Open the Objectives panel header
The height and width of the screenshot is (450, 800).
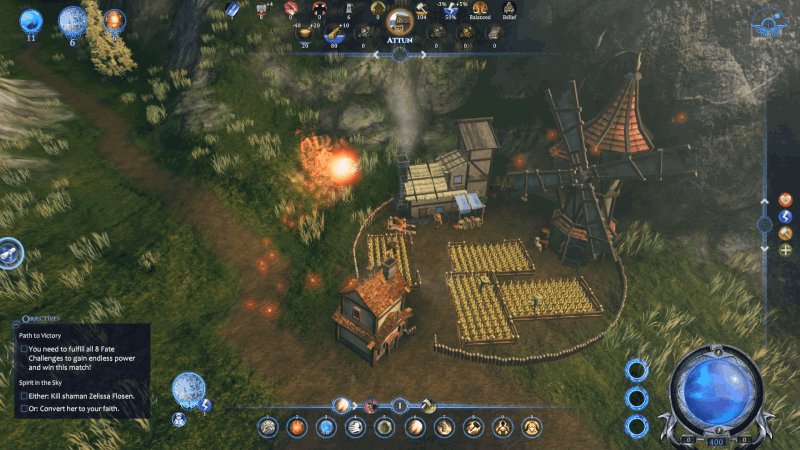click(x=40, y=324)
